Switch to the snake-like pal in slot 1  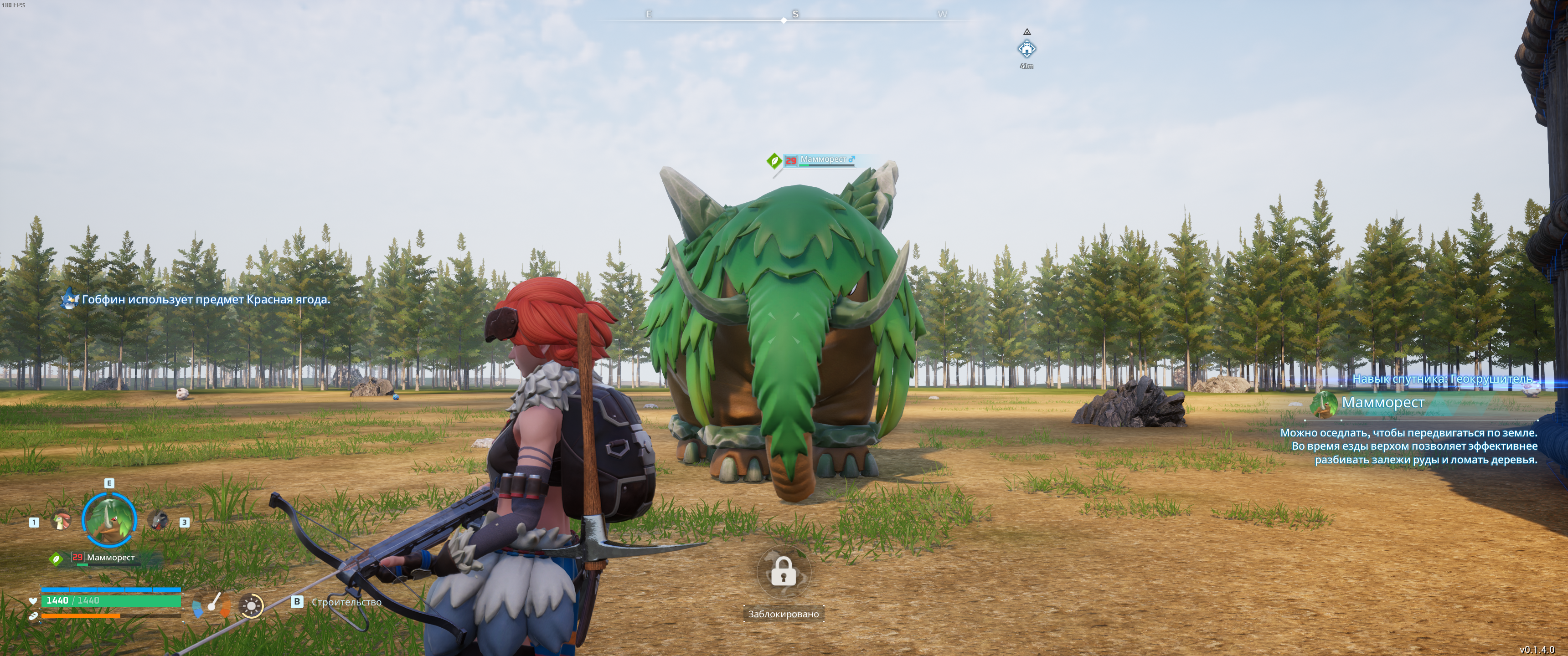[x=61, y=521]
